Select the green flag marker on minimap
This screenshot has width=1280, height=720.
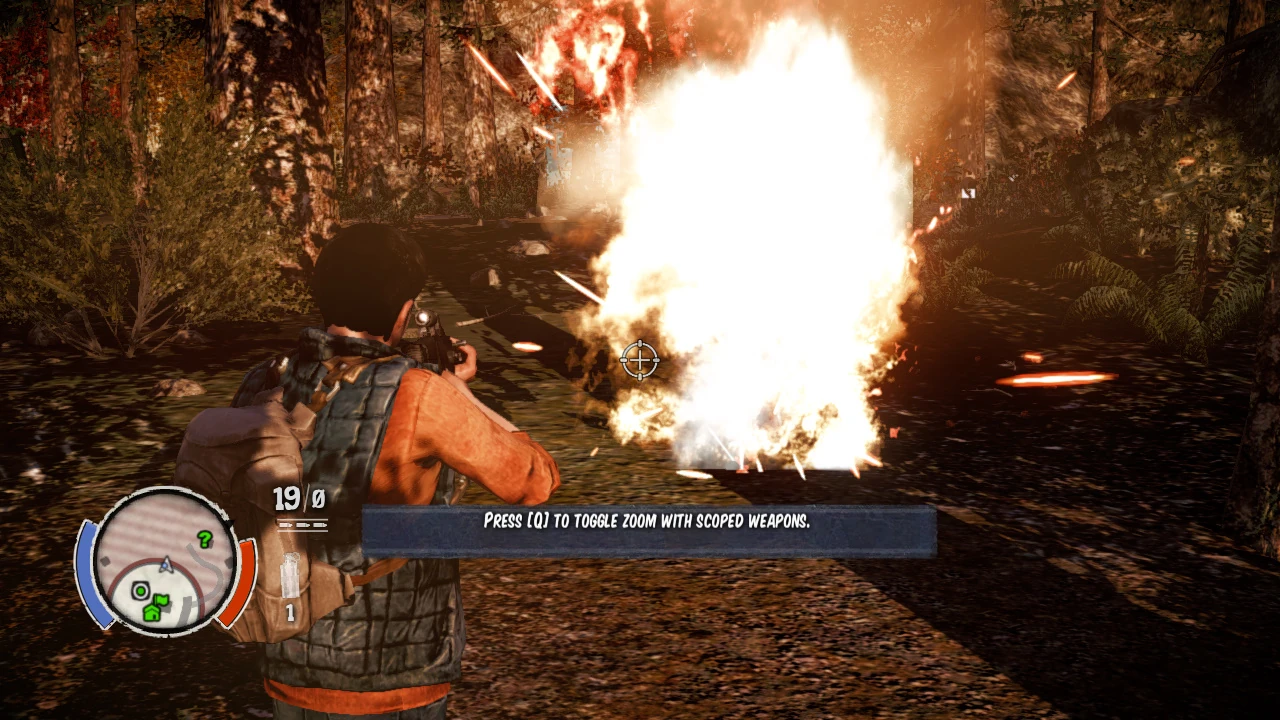point(163,600)
